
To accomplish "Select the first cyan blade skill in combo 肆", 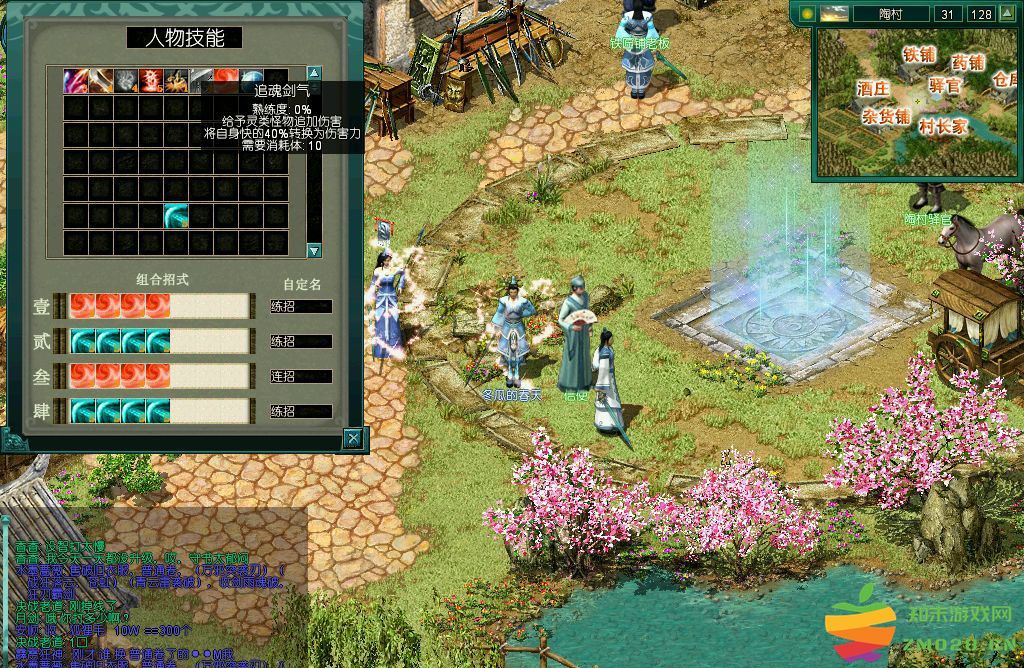I will tap(82, 410).
